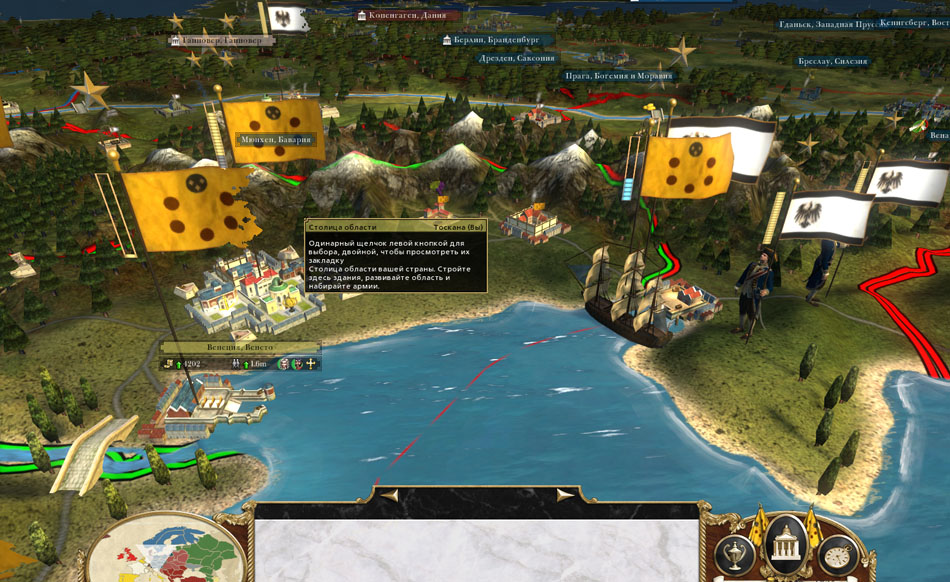Open the government building button

click(x=785, y=545)
